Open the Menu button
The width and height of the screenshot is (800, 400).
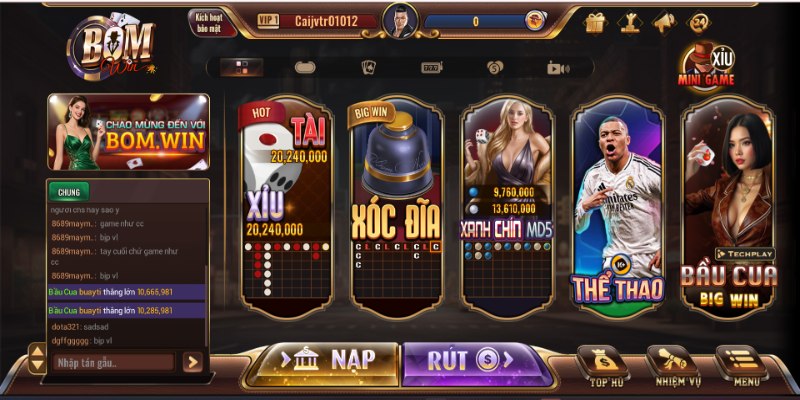click(739, 366)
